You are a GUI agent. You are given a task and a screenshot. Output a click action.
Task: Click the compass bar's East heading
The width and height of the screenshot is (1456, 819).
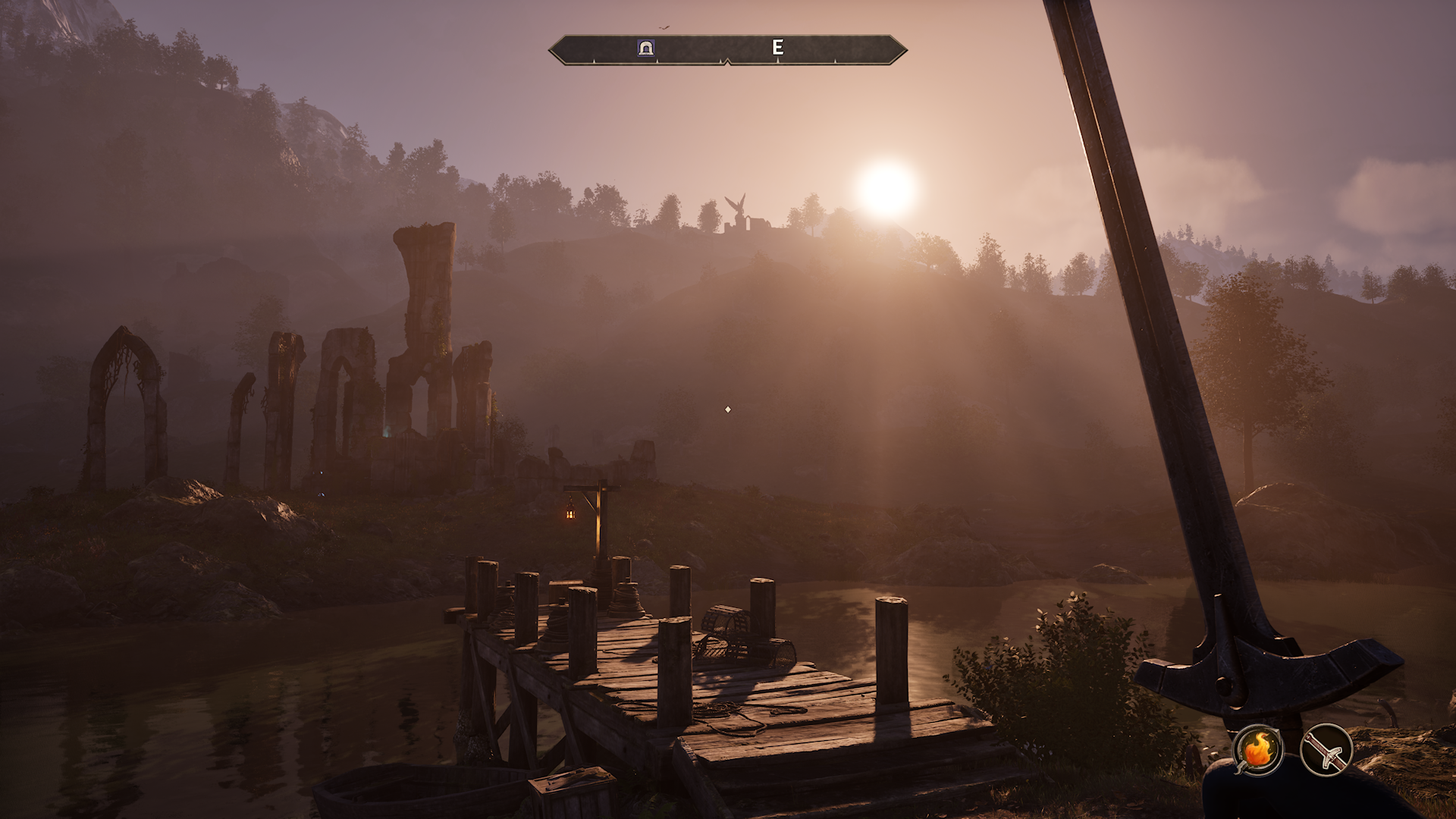pos(777,48)
